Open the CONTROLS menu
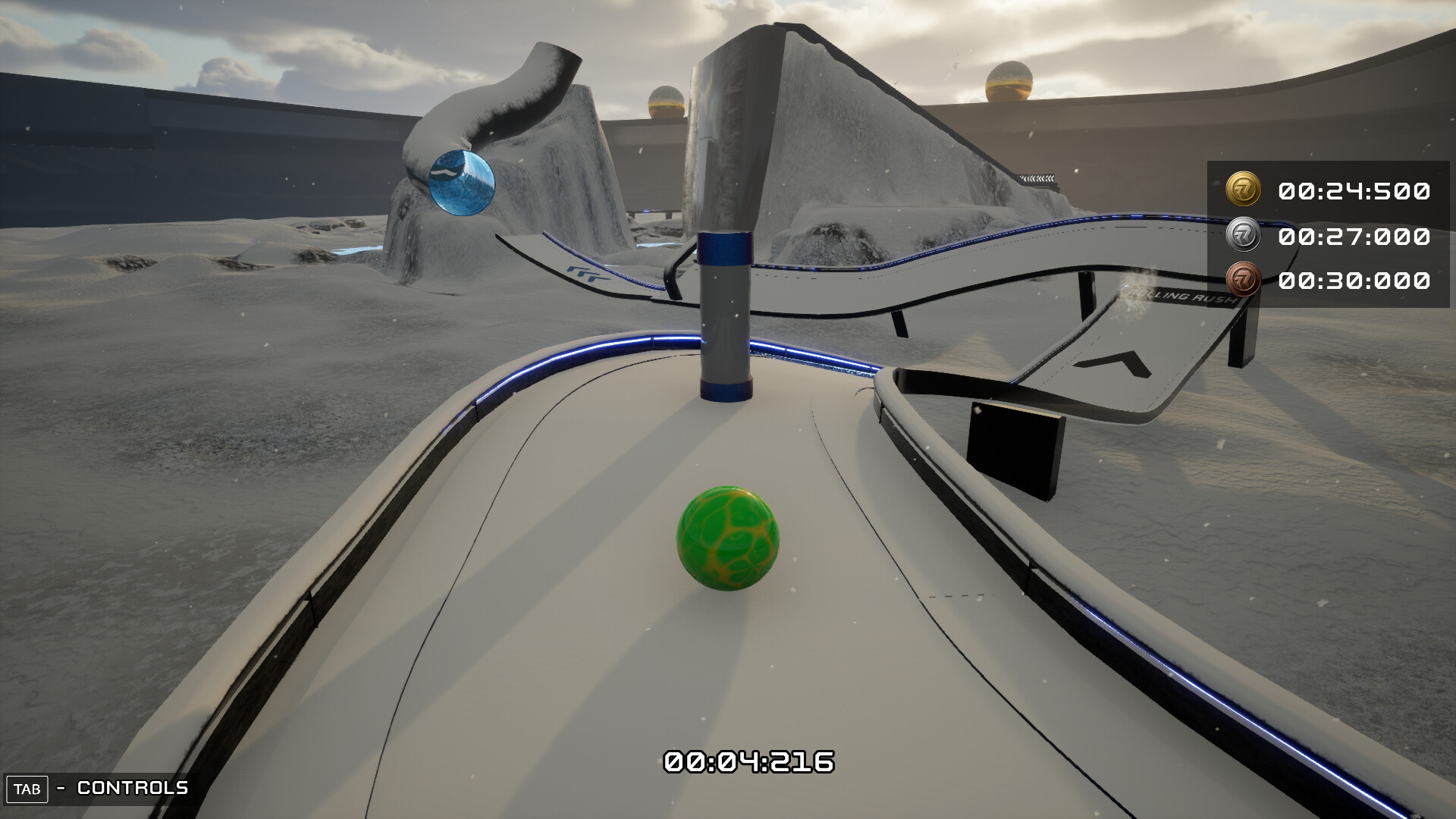The width and height of the screenshot is (1456, 819). (132, 789)
